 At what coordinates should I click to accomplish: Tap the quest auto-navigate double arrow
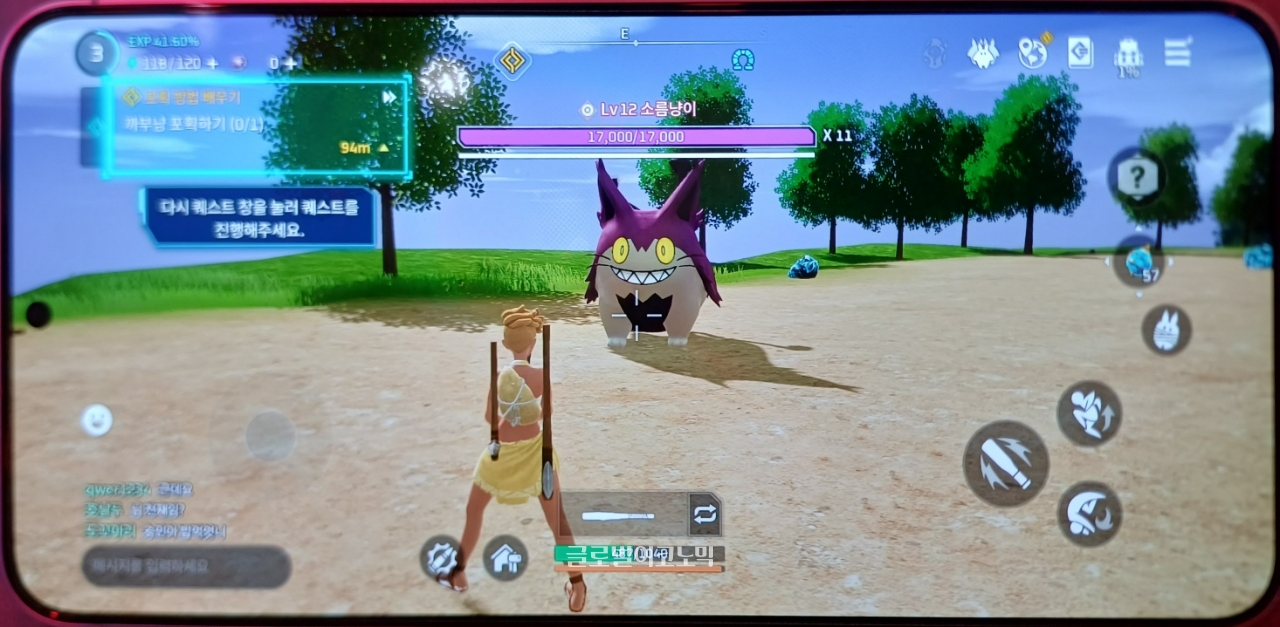(389, 97)
